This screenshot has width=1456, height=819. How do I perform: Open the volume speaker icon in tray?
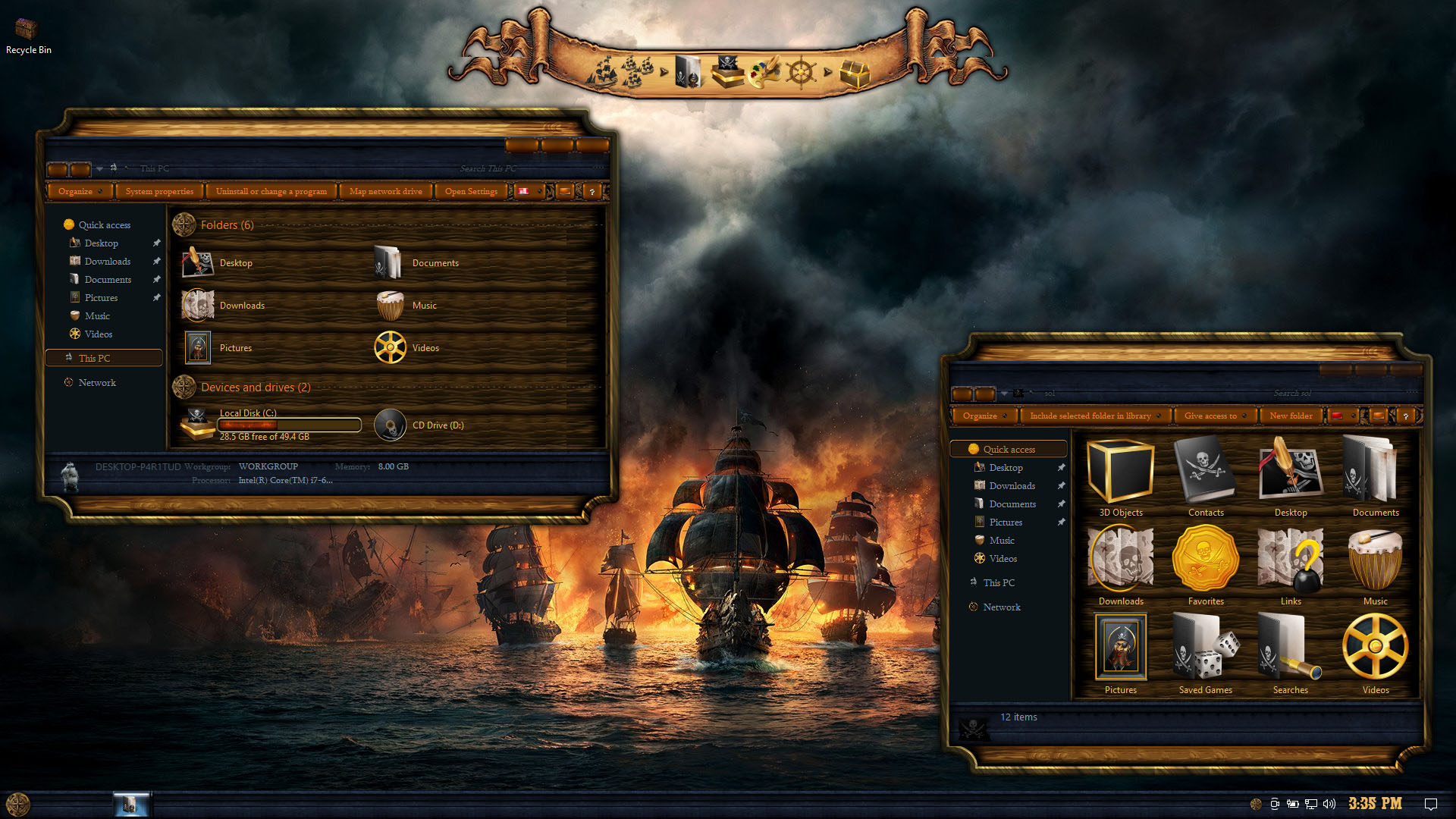coord(1329,804)
